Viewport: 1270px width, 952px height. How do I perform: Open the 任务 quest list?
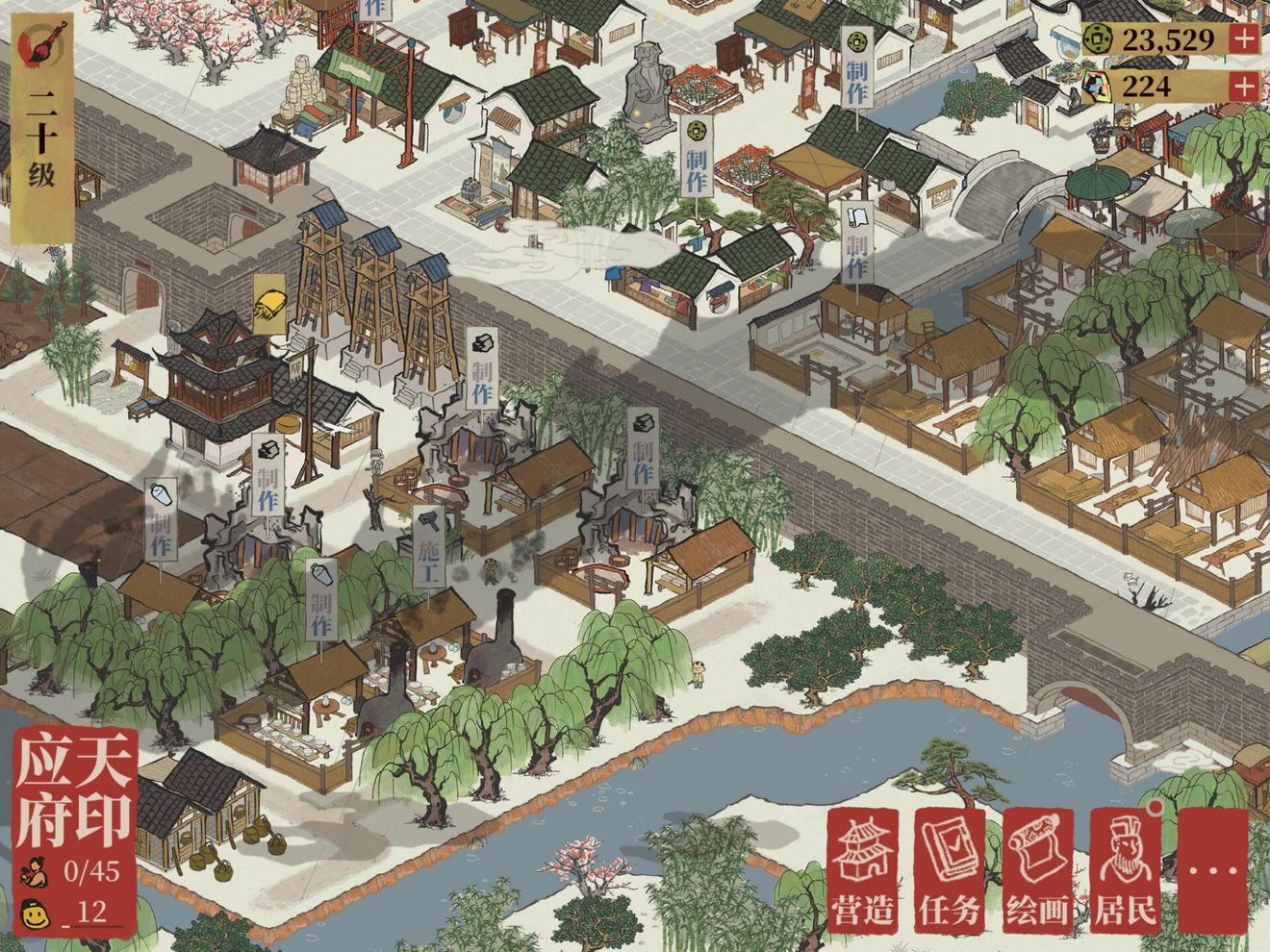click(x=950, y=871)
